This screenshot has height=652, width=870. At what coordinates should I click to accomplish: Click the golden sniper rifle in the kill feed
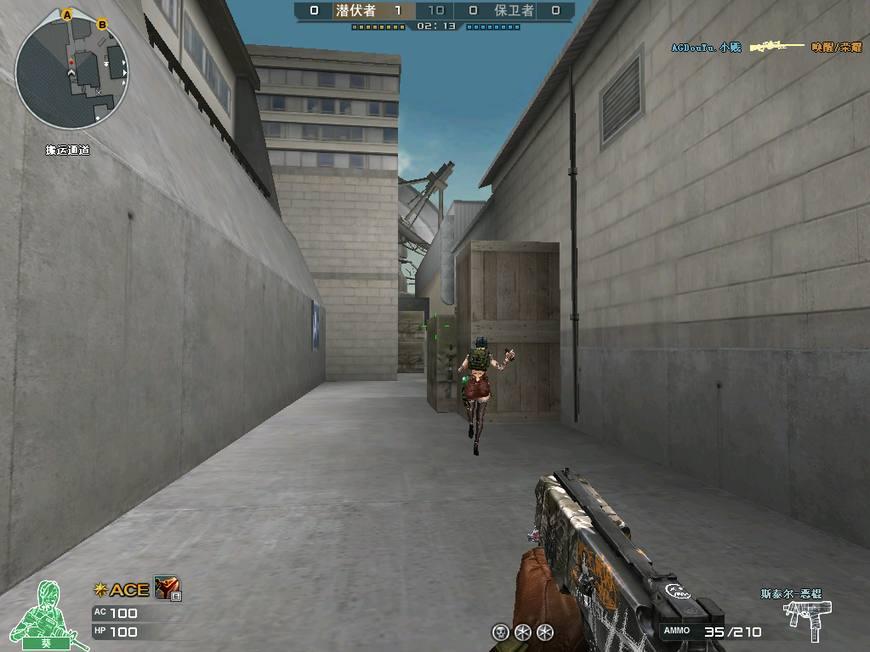pos(777,47)
